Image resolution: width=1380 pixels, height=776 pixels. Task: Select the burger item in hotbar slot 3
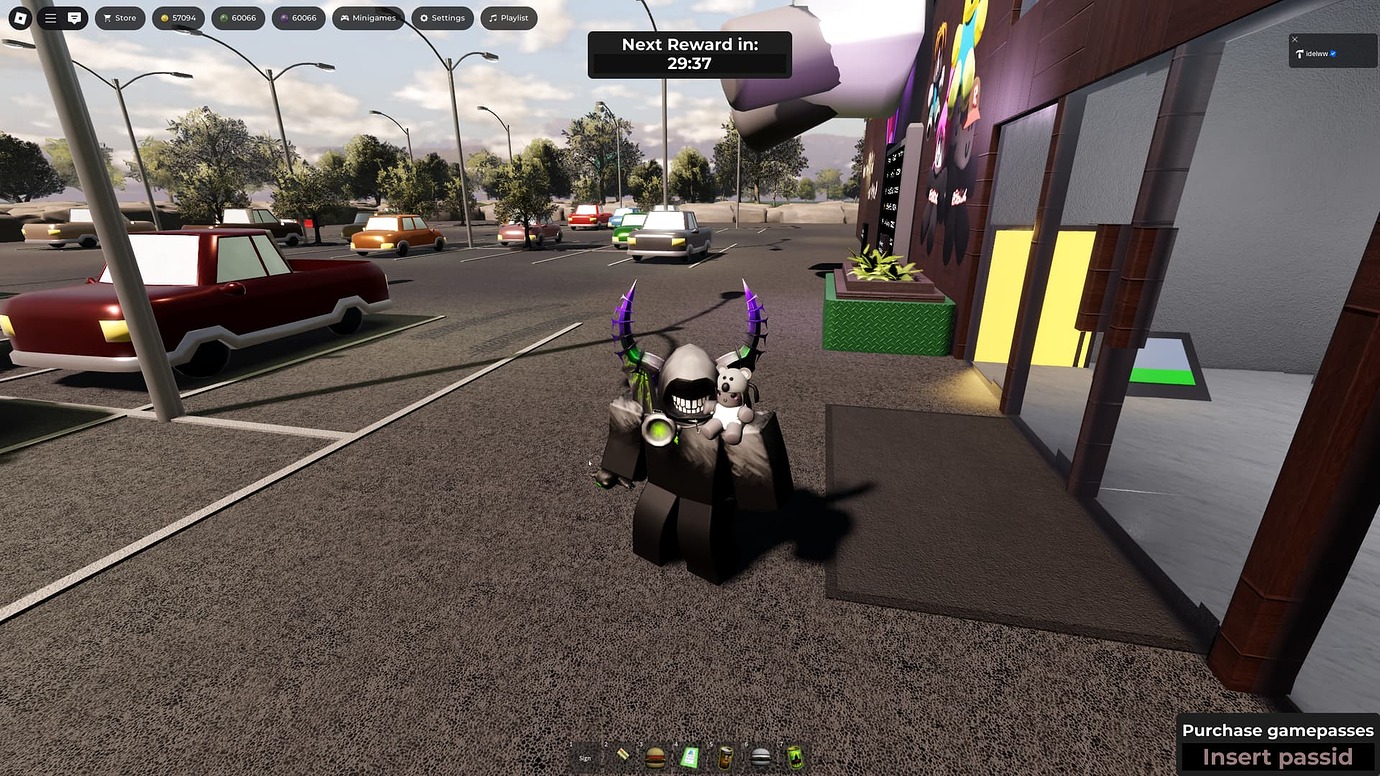(x=656, y=757)
